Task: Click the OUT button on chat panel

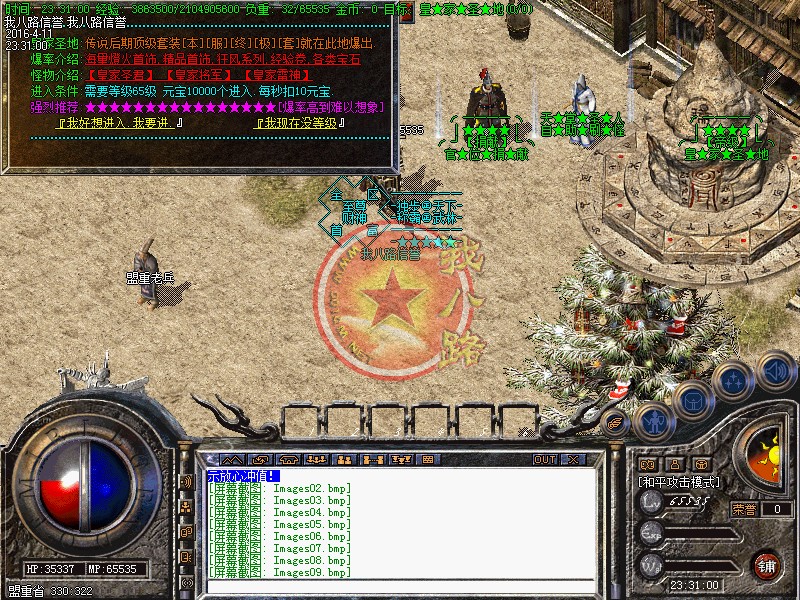Action: click(x=544, y=460)
